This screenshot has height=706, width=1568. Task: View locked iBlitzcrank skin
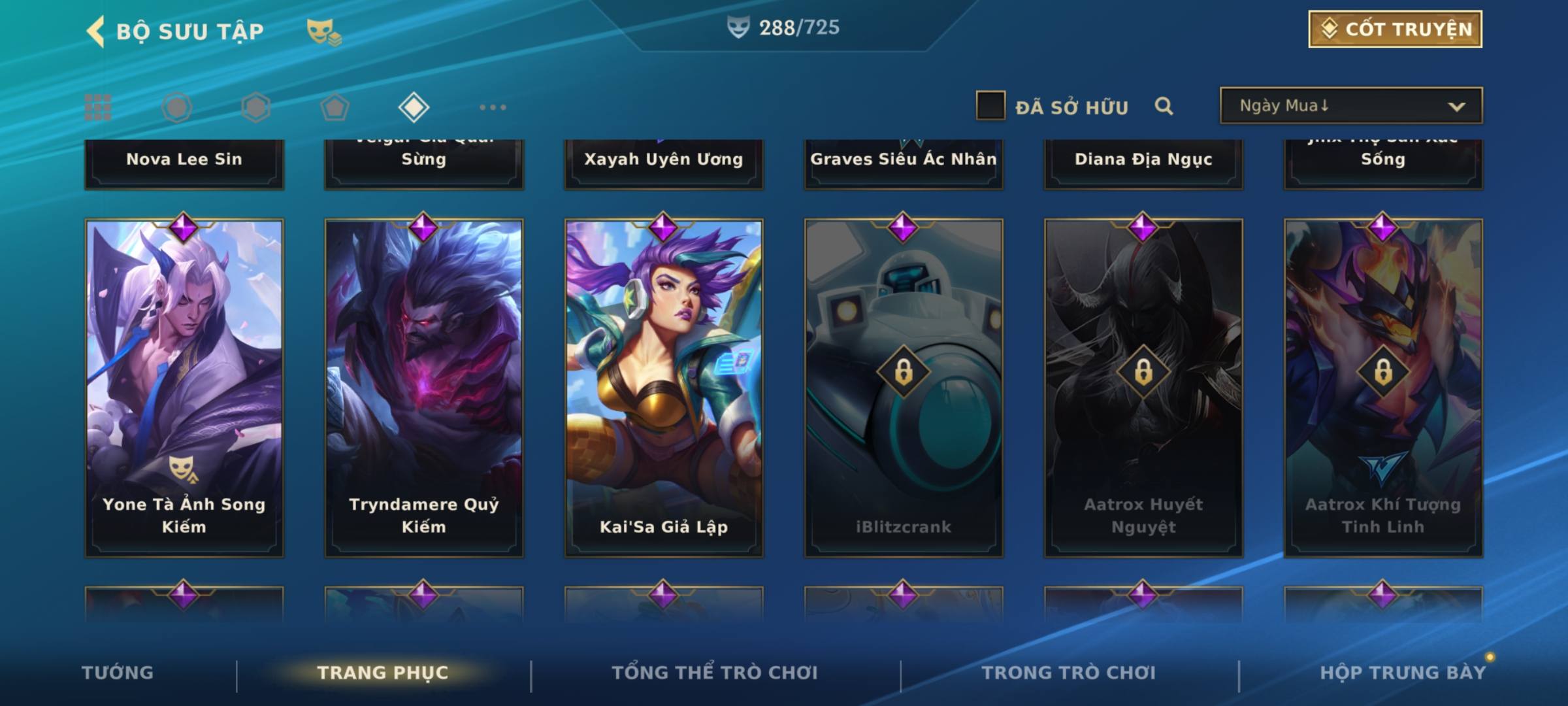click(904, 387)
